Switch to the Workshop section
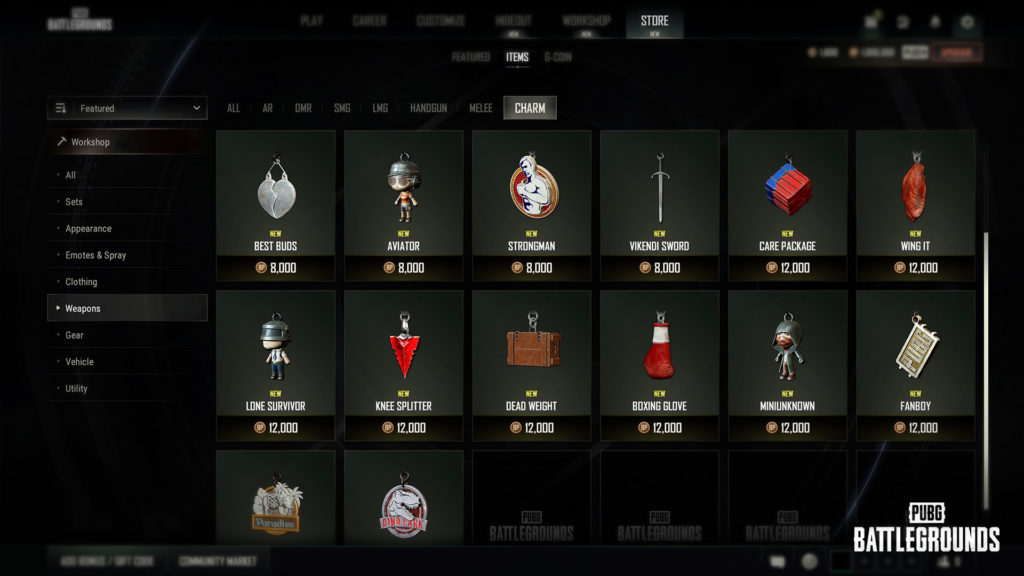 pyautogui.click(x=586, y=21)
